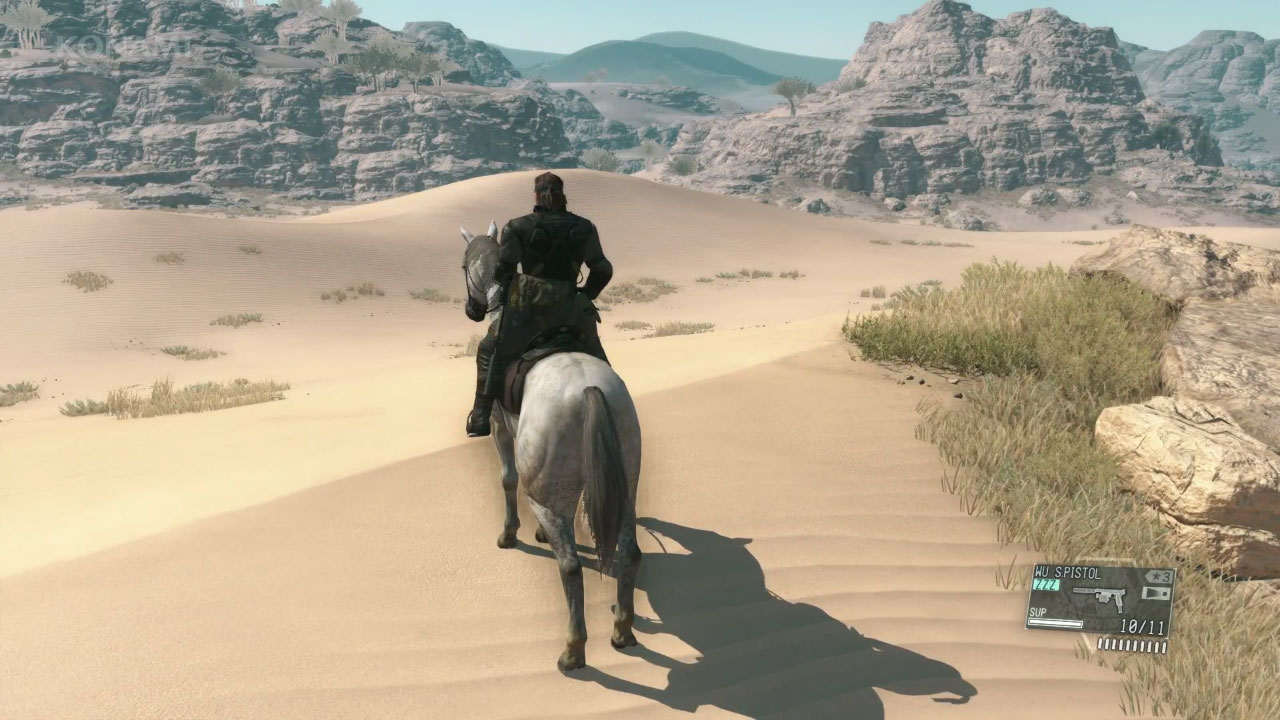Open the WU S.PISTOL name header
This screenshot has height=720, width=1280.
[1068, 574]
